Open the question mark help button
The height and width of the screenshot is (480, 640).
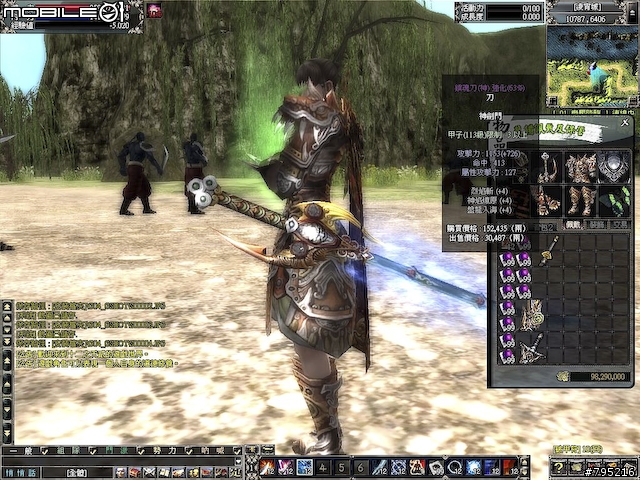(x=559, y=467)
